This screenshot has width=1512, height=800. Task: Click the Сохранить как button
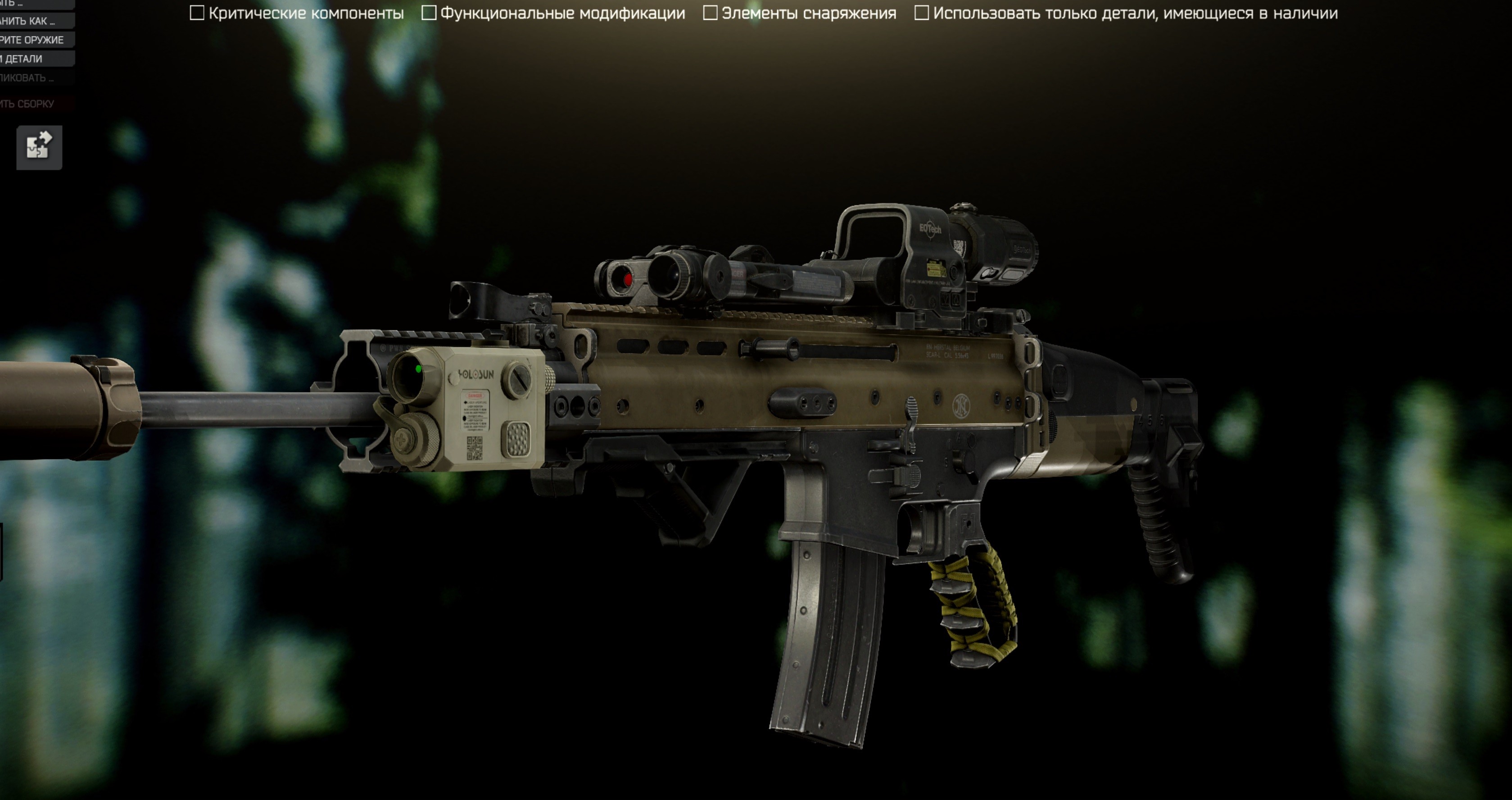tap(35, 21)
